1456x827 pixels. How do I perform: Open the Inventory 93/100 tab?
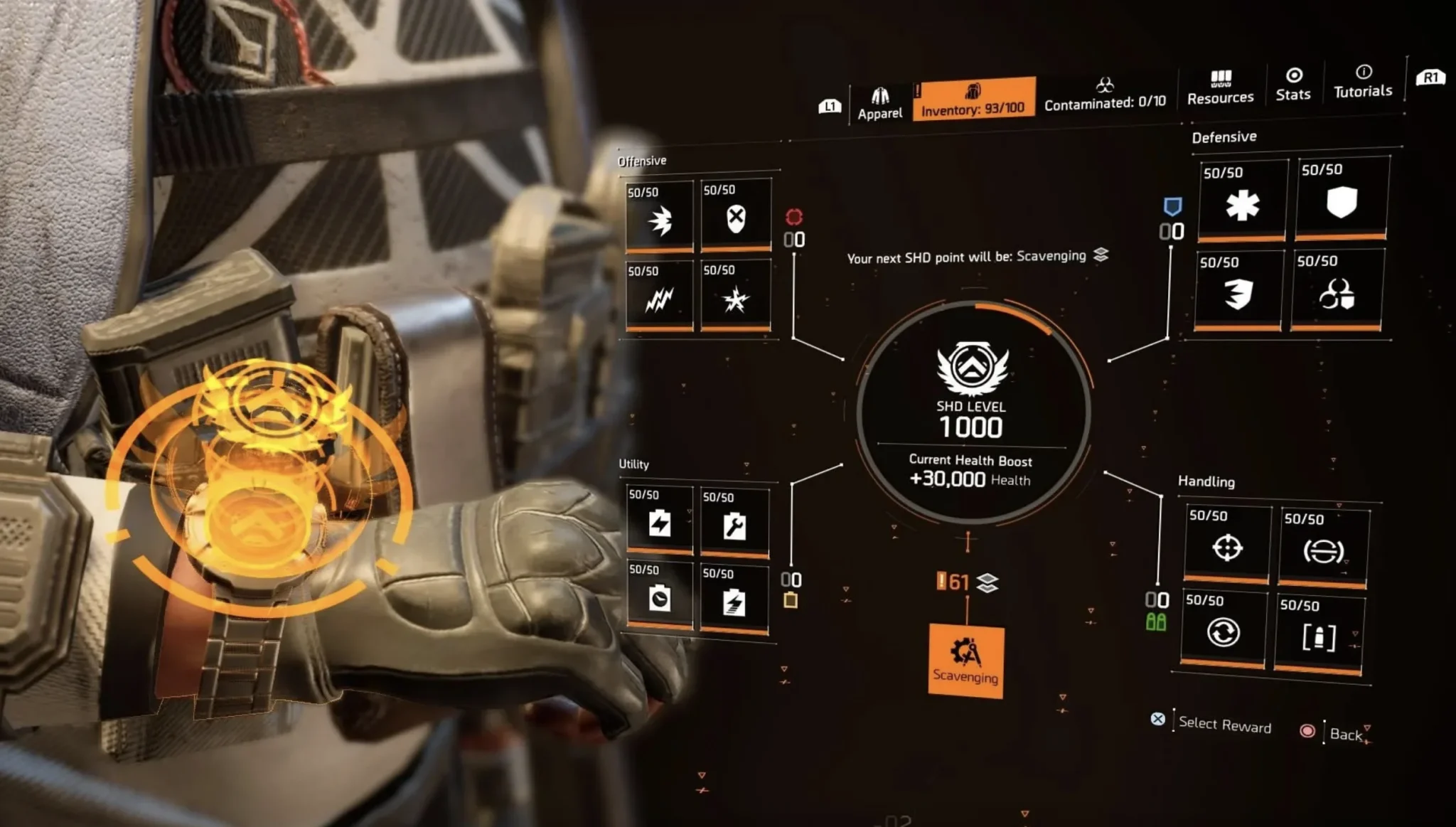973,99
